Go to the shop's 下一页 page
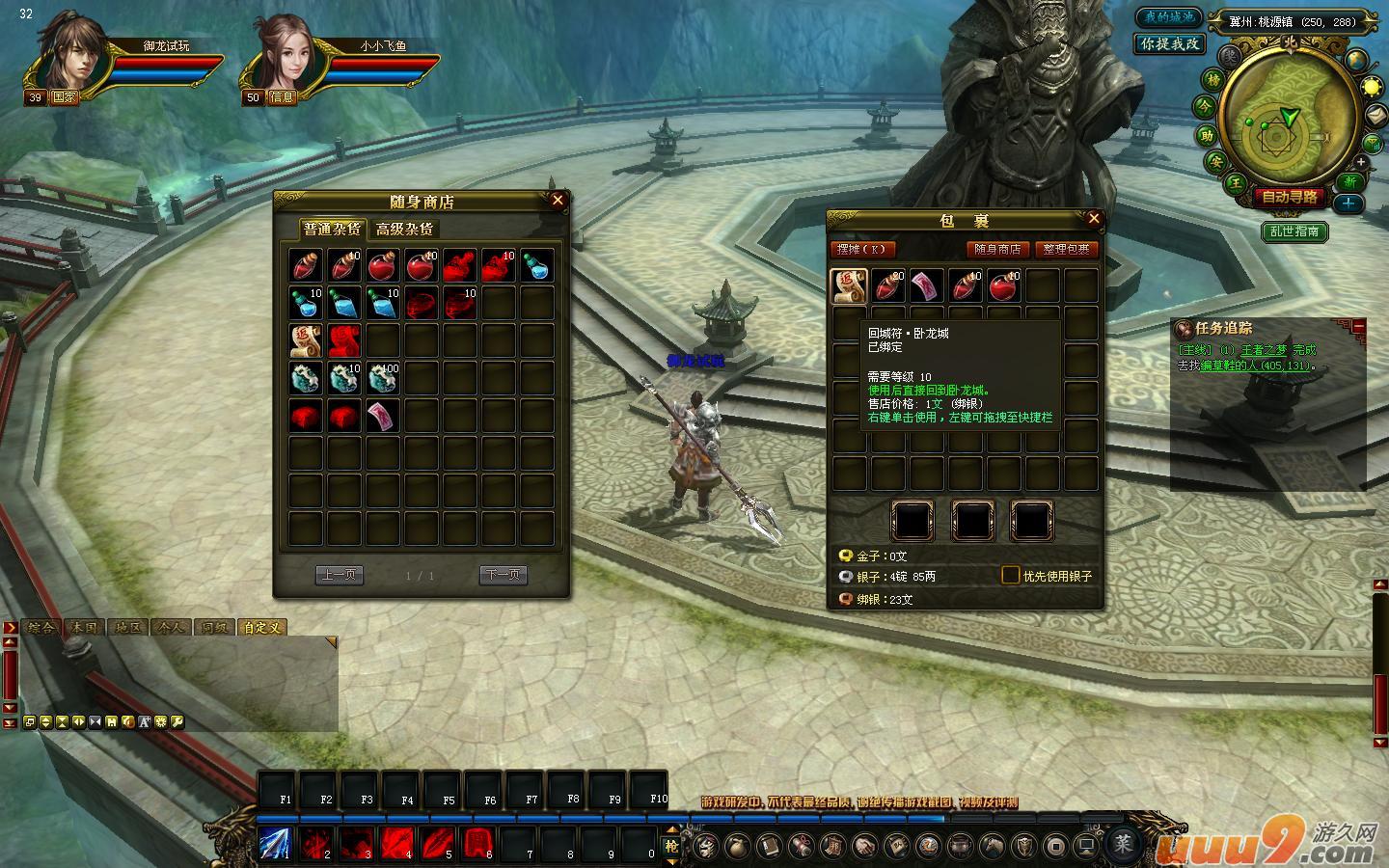This screenshot has height=868, width=1389. pyautogui.click(x=503, y=575)
